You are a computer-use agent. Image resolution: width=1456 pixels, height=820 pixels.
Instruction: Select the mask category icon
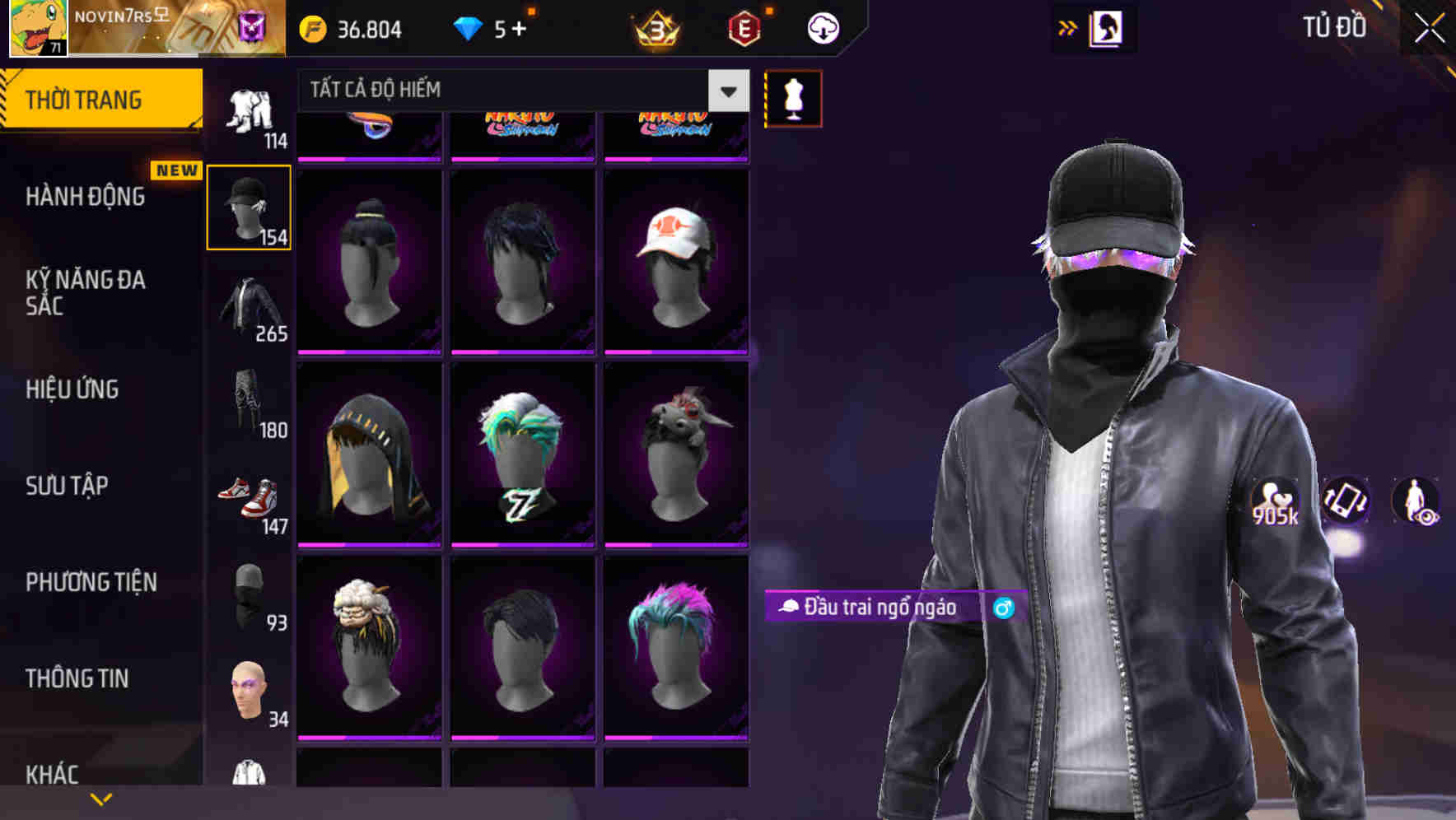pos(248,595)
